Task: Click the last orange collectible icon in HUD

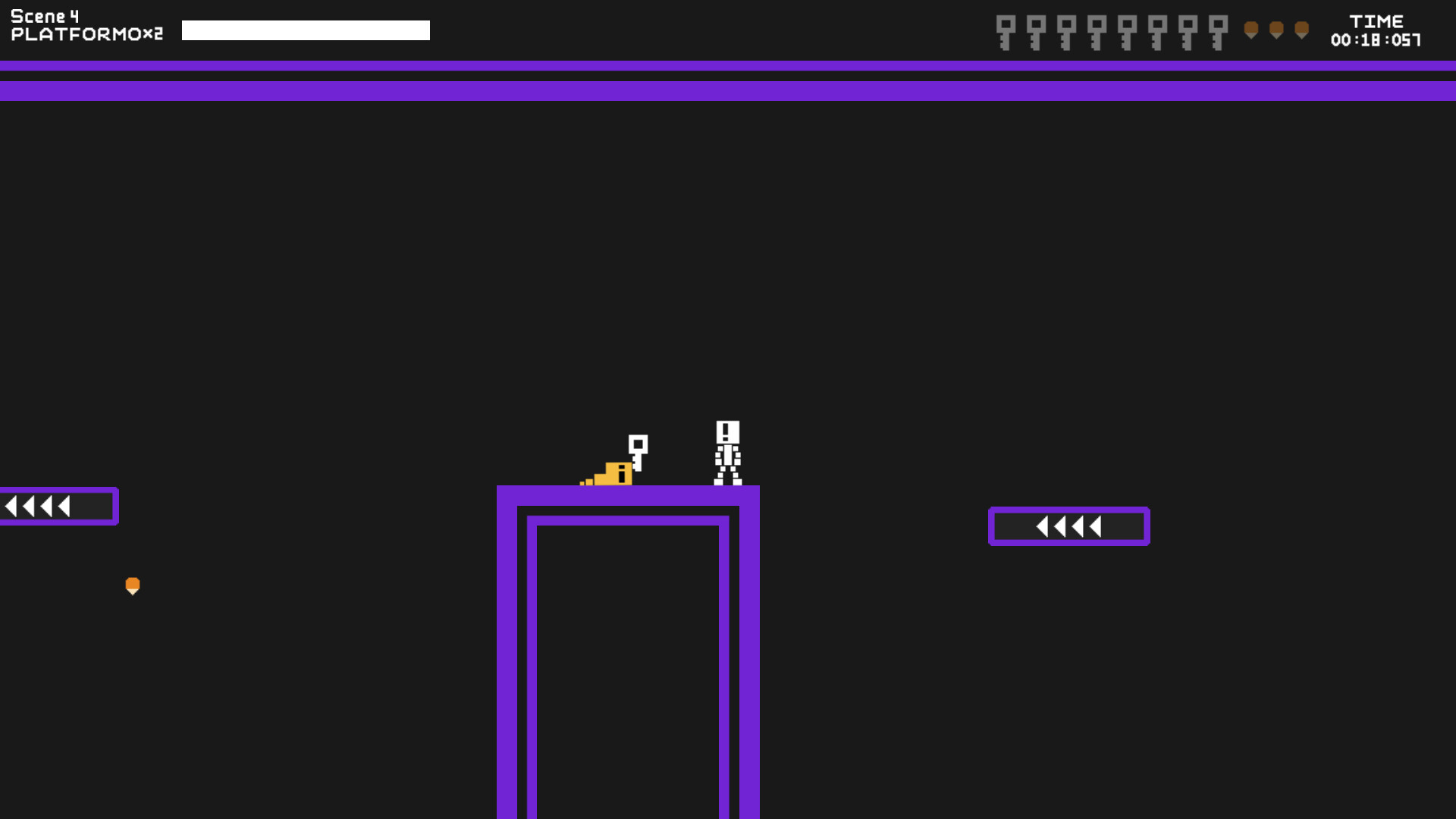Action: click(x=1302, y=30)
